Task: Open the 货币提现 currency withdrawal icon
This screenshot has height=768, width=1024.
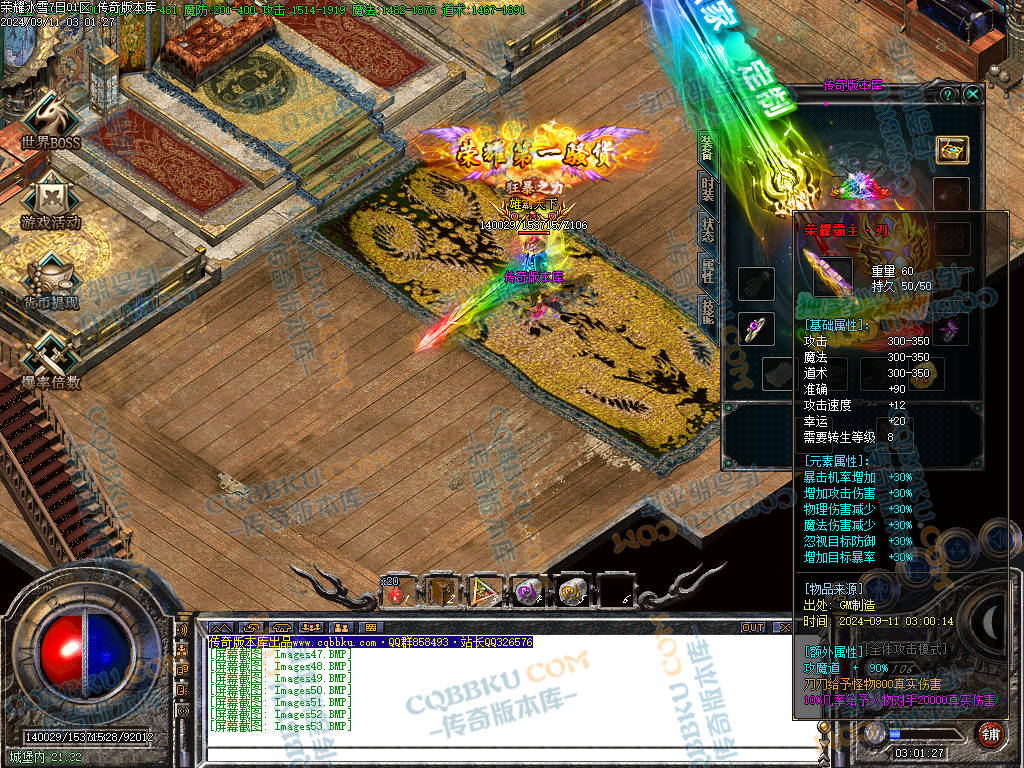Action: (x=50, y=280)
